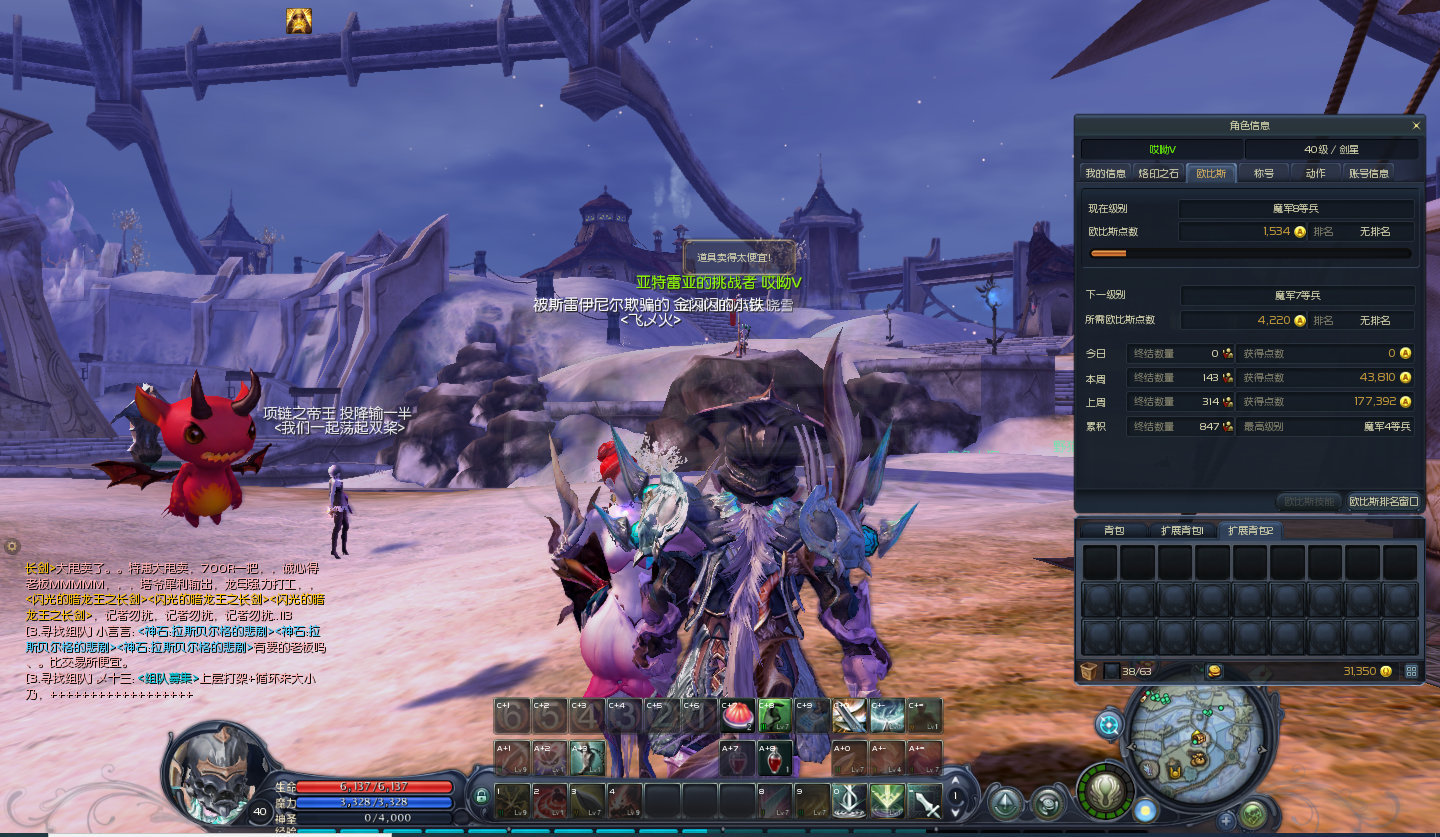Switch to the 背包 main bag tab
Viewport: 1440px width, 837px height.
click(x=1114, y=530)
